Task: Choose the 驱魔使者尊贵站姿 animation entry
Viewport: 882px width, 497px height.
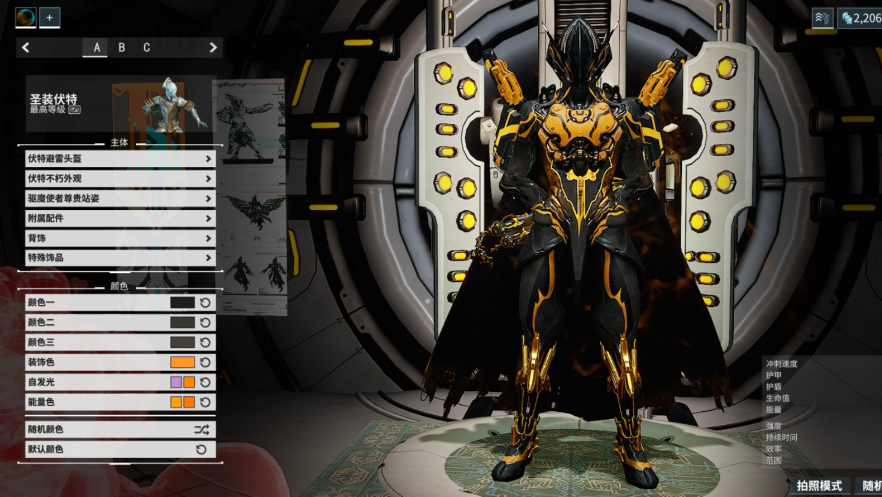Action: 119,198
